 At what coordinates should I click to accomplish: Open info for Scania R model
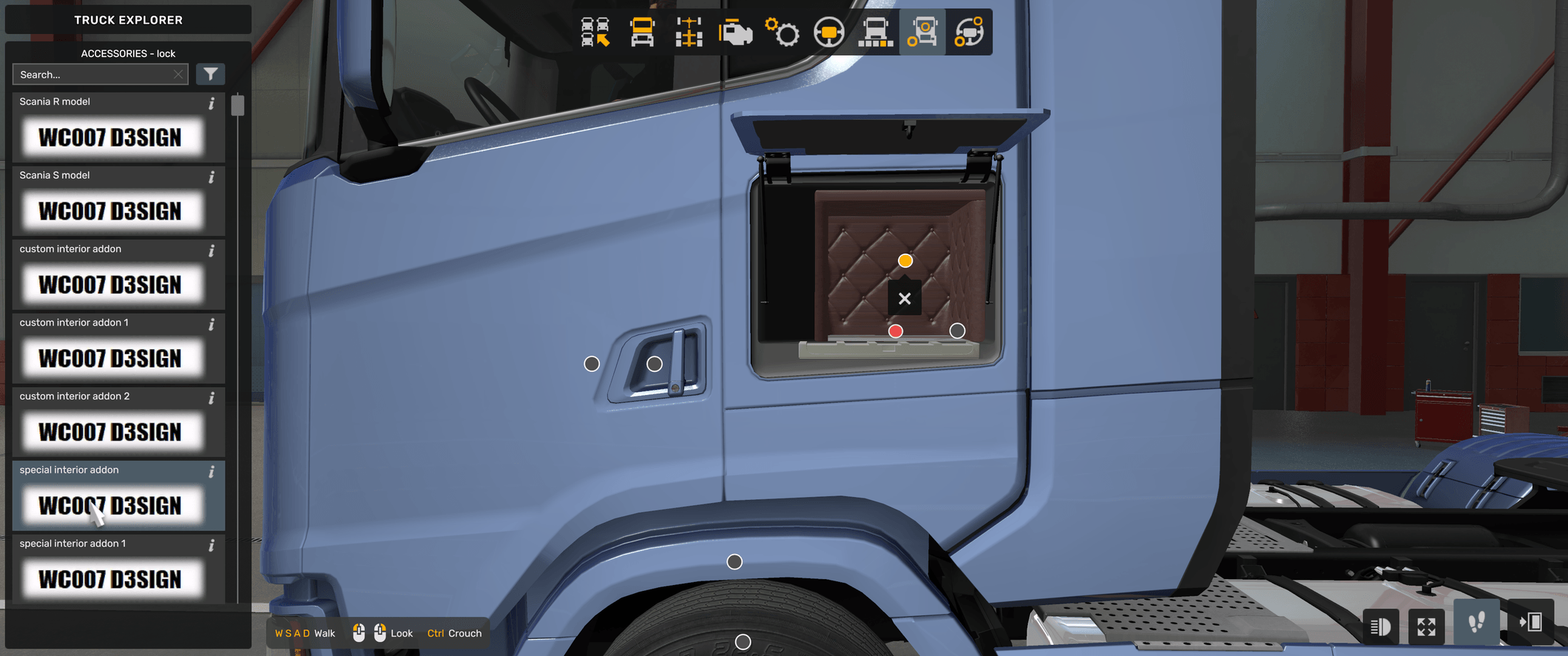212,104
